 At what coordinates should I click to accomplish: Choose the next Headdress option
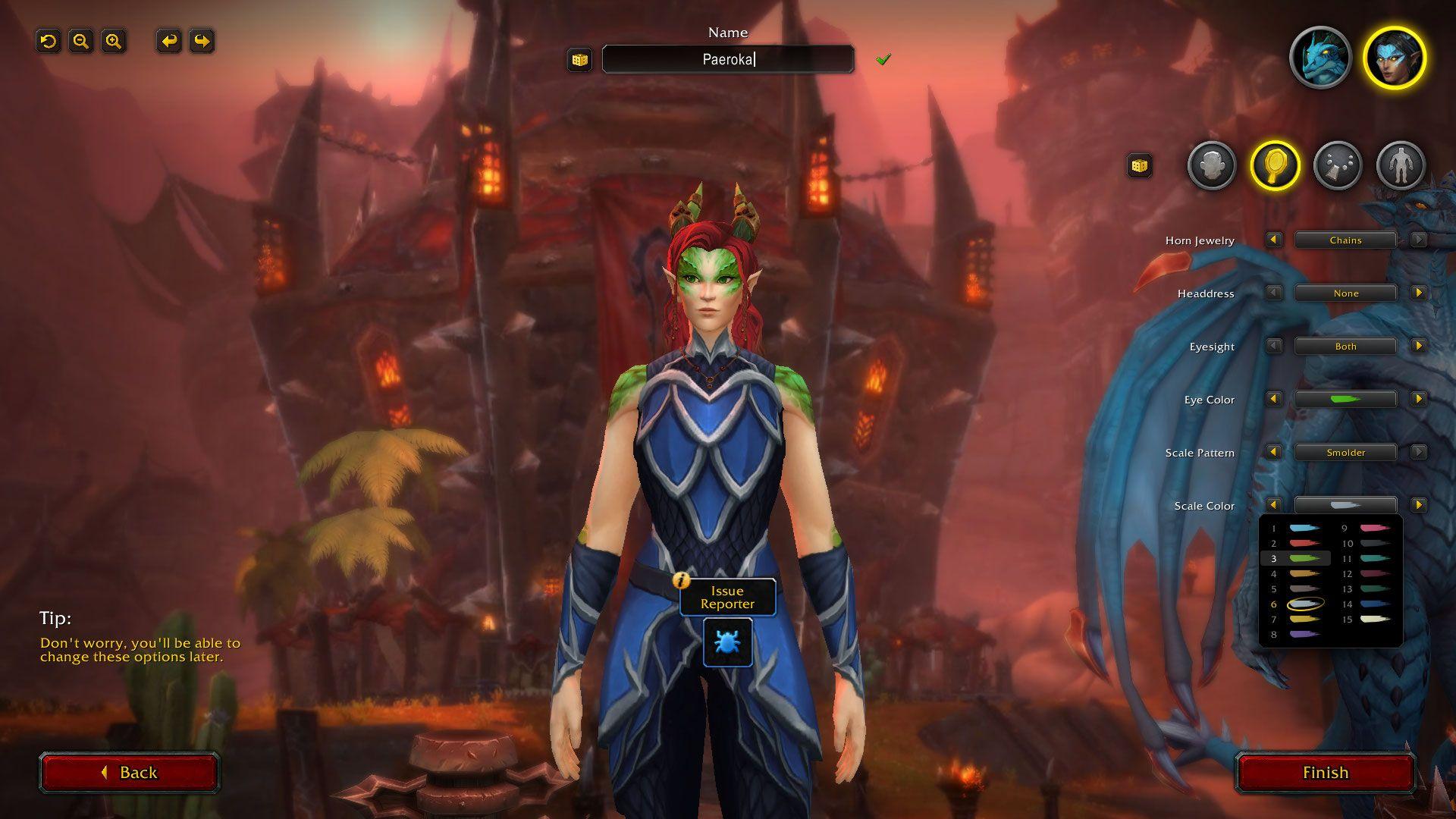[1418, 293]
